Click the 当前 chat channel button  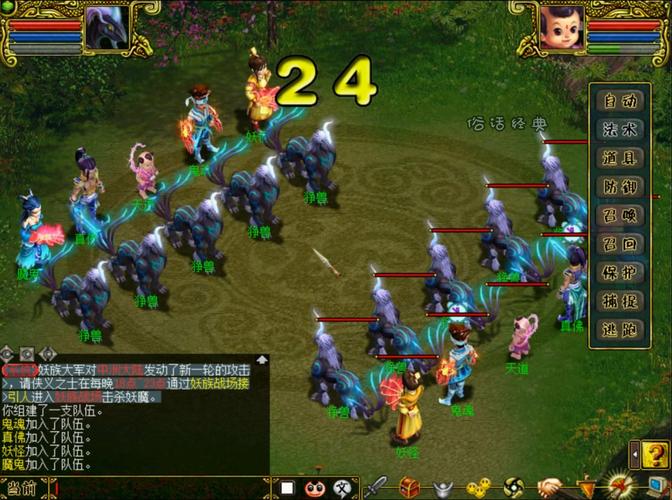point(22,489)
